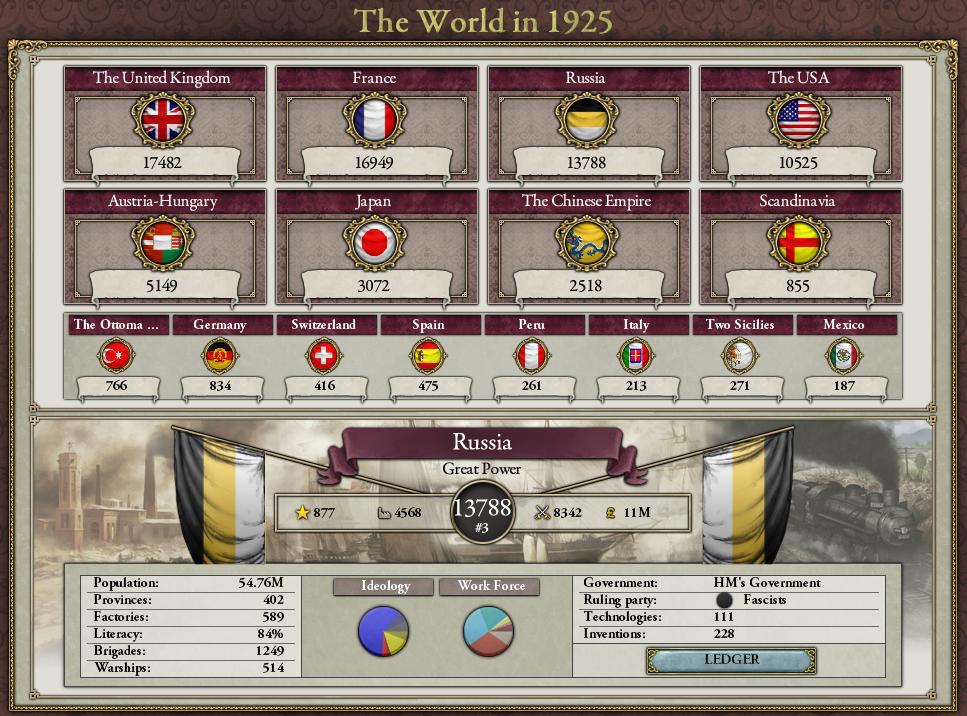Image resolution: width=967 pixels, height=716 pixels.
Task: Choose France's flag
Action: tap(374, 121)
